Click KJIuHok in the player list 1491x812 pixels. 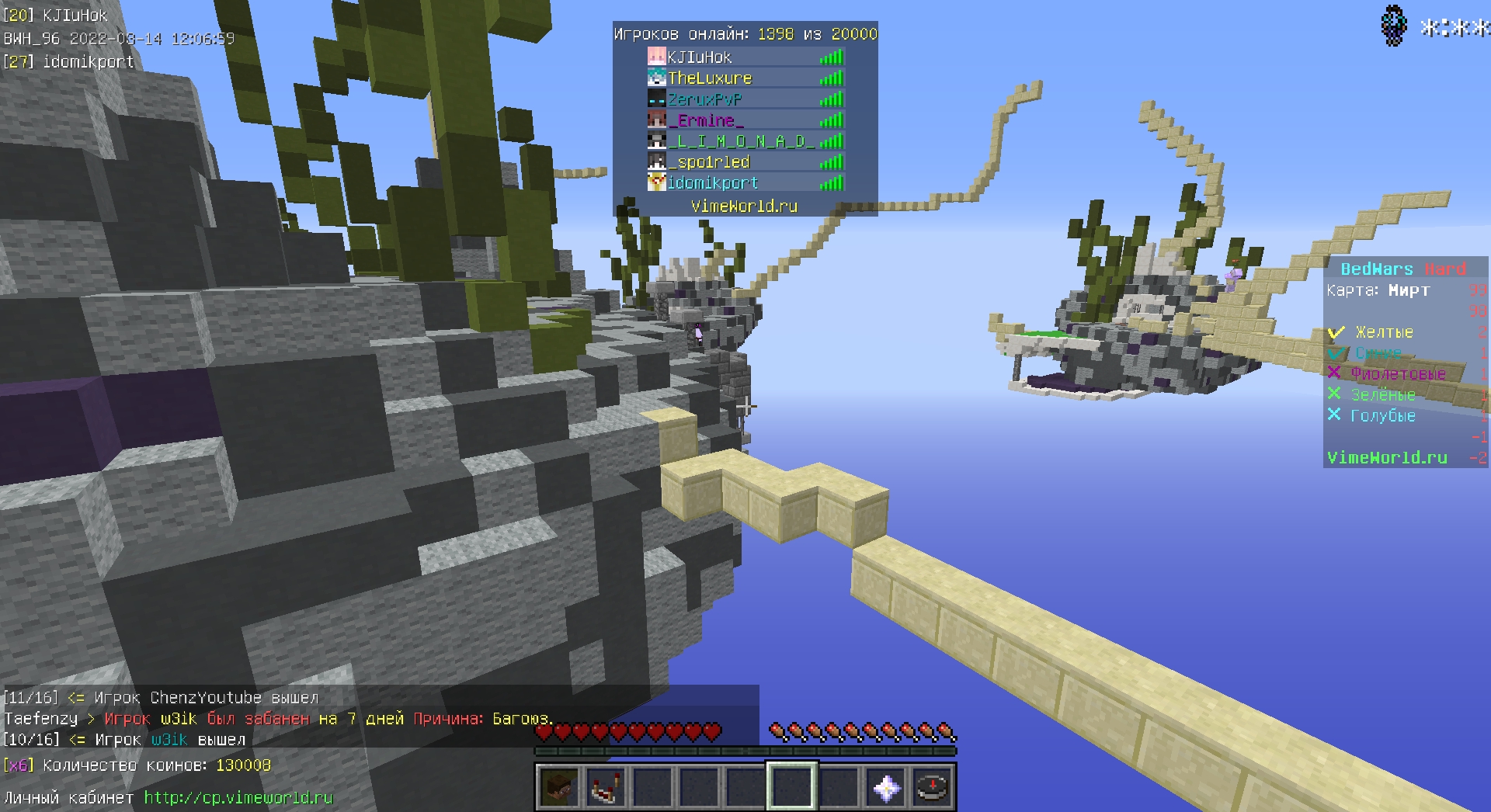click(699, 57)
